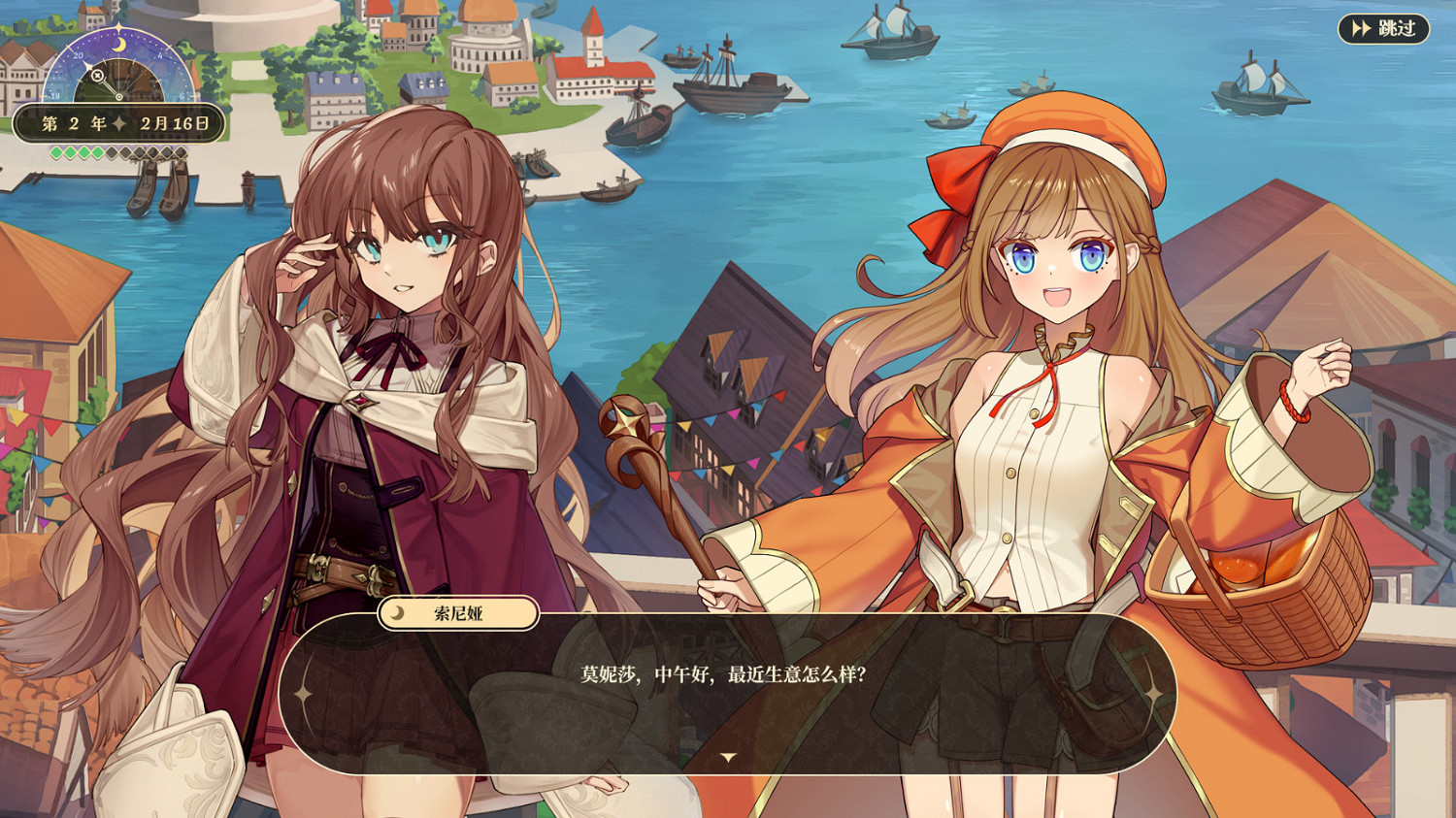The image size is (1456, 818).
Task: Click the sparkle diamond separator in the date panel
Action: coord(118,122)
